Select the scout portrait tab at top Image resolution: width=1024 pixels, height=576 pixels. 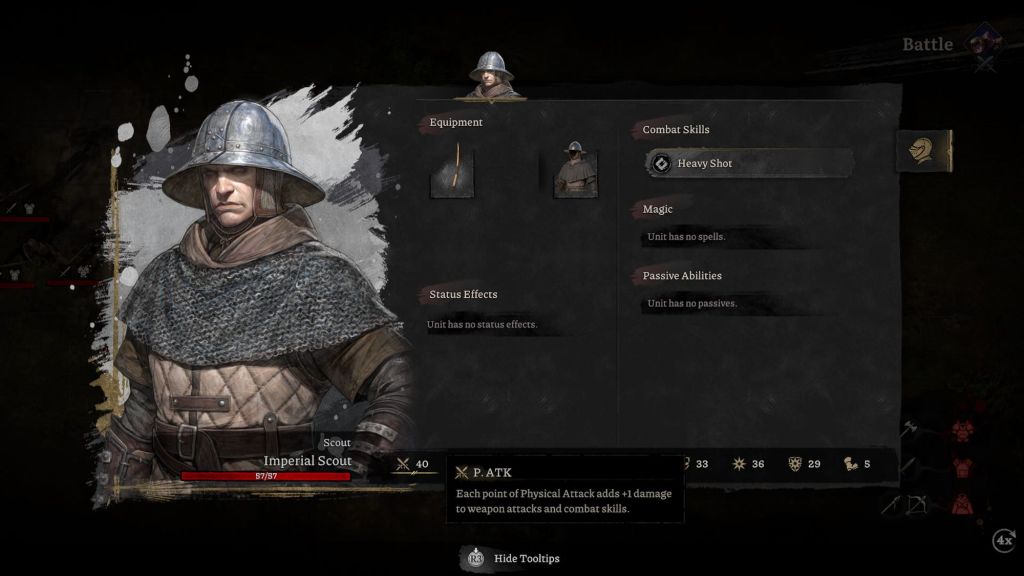[x=491, y=75]
